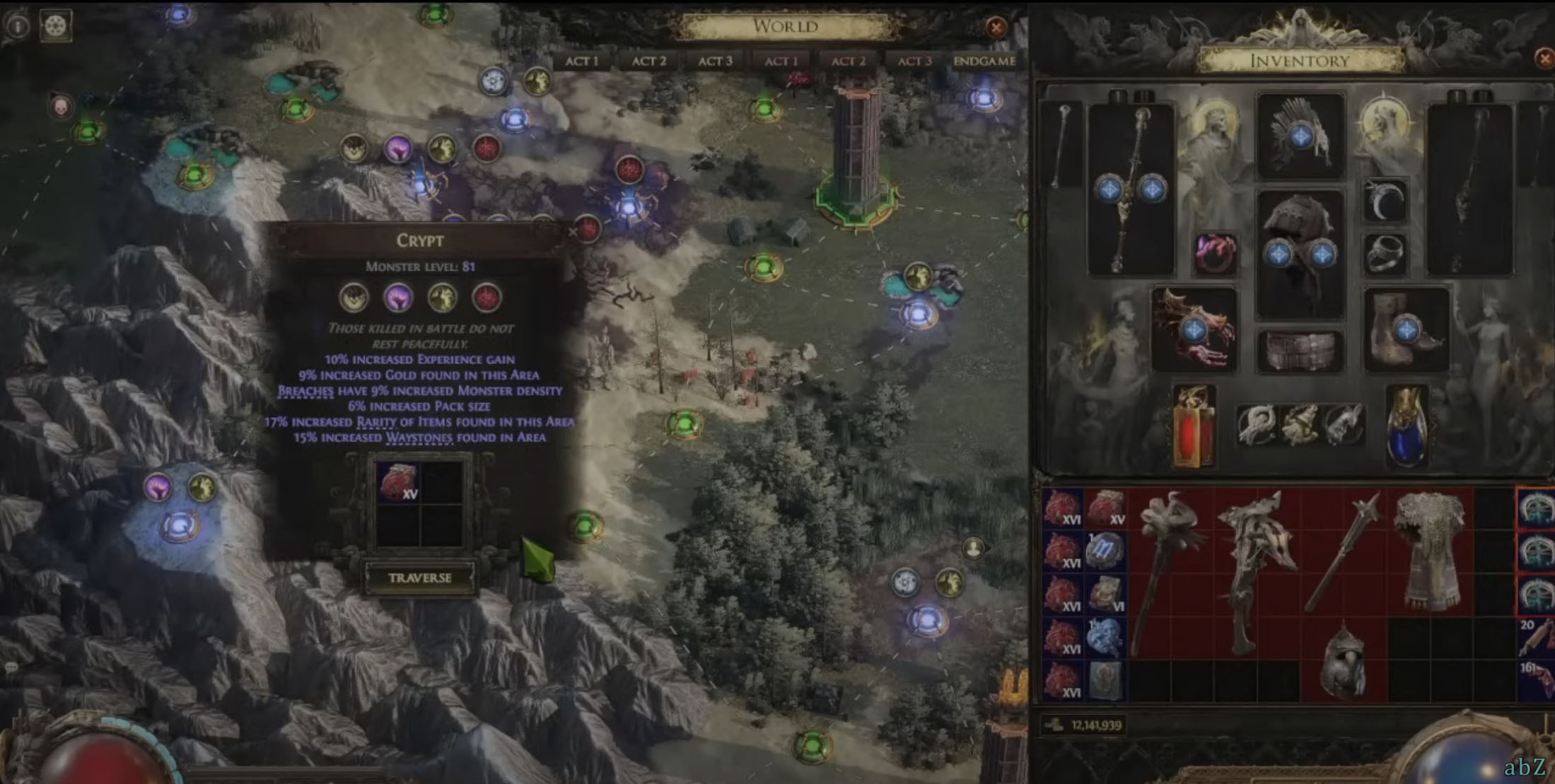1555x784 pixels.
Task: Close the Crypt map popup
Action: pyautogui.click(x=572, y=232)
